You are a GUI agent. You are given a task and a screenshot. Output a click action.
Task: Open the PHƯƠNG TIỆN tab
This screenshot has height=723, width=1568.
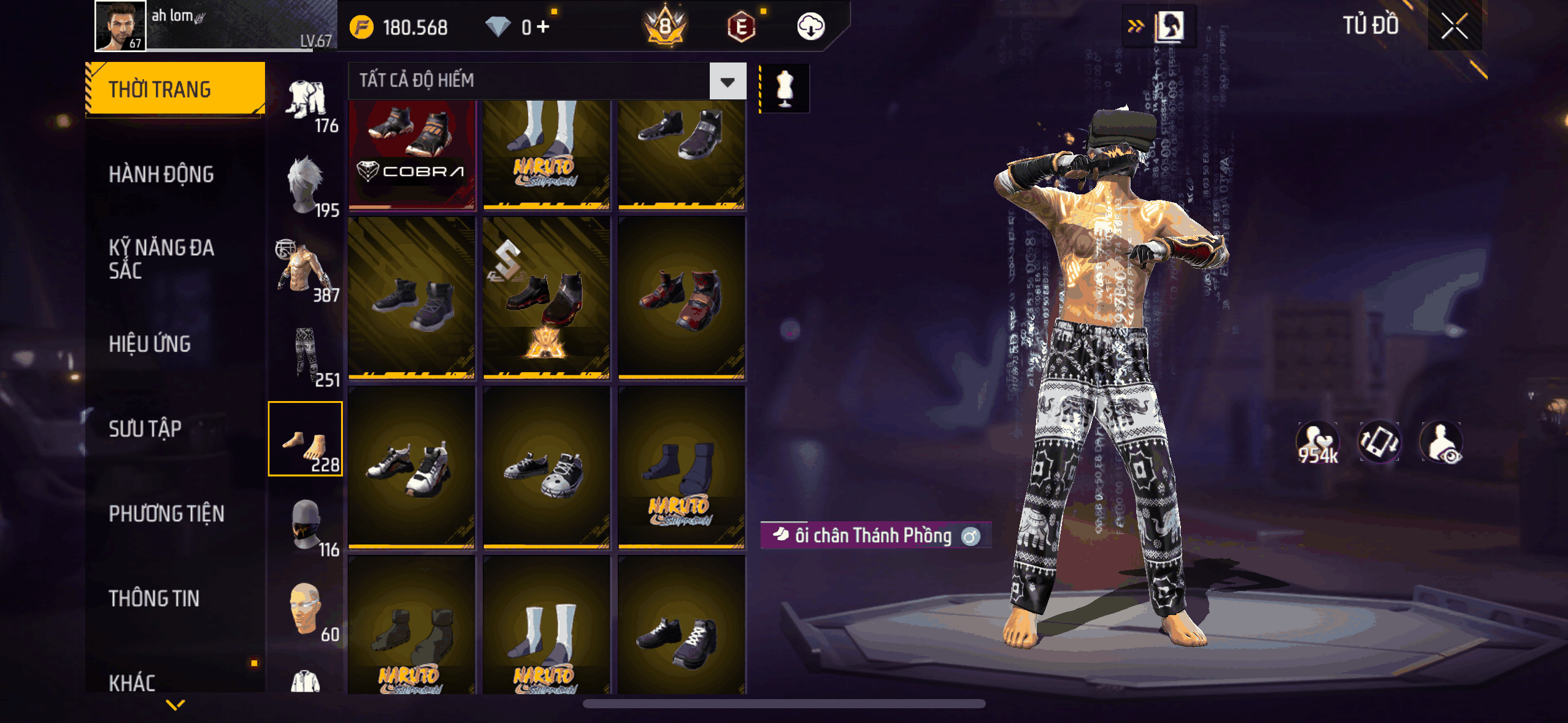point(166,514)
